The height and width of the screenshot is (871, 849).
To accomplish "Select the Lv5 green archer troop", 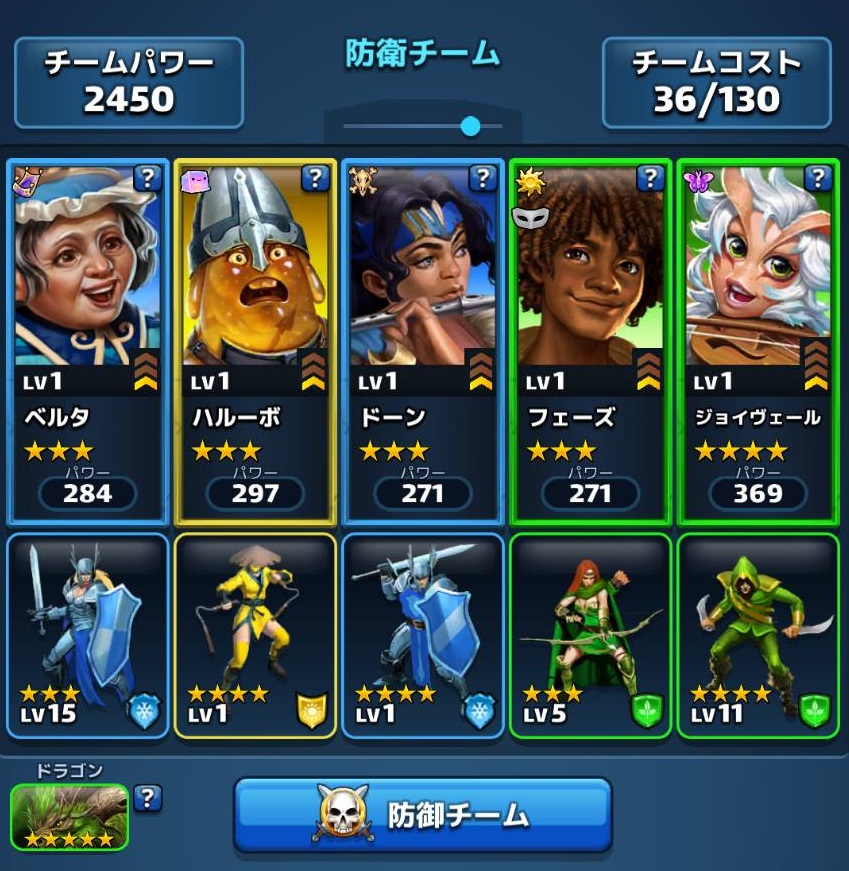I will click(x=590, y=636).
